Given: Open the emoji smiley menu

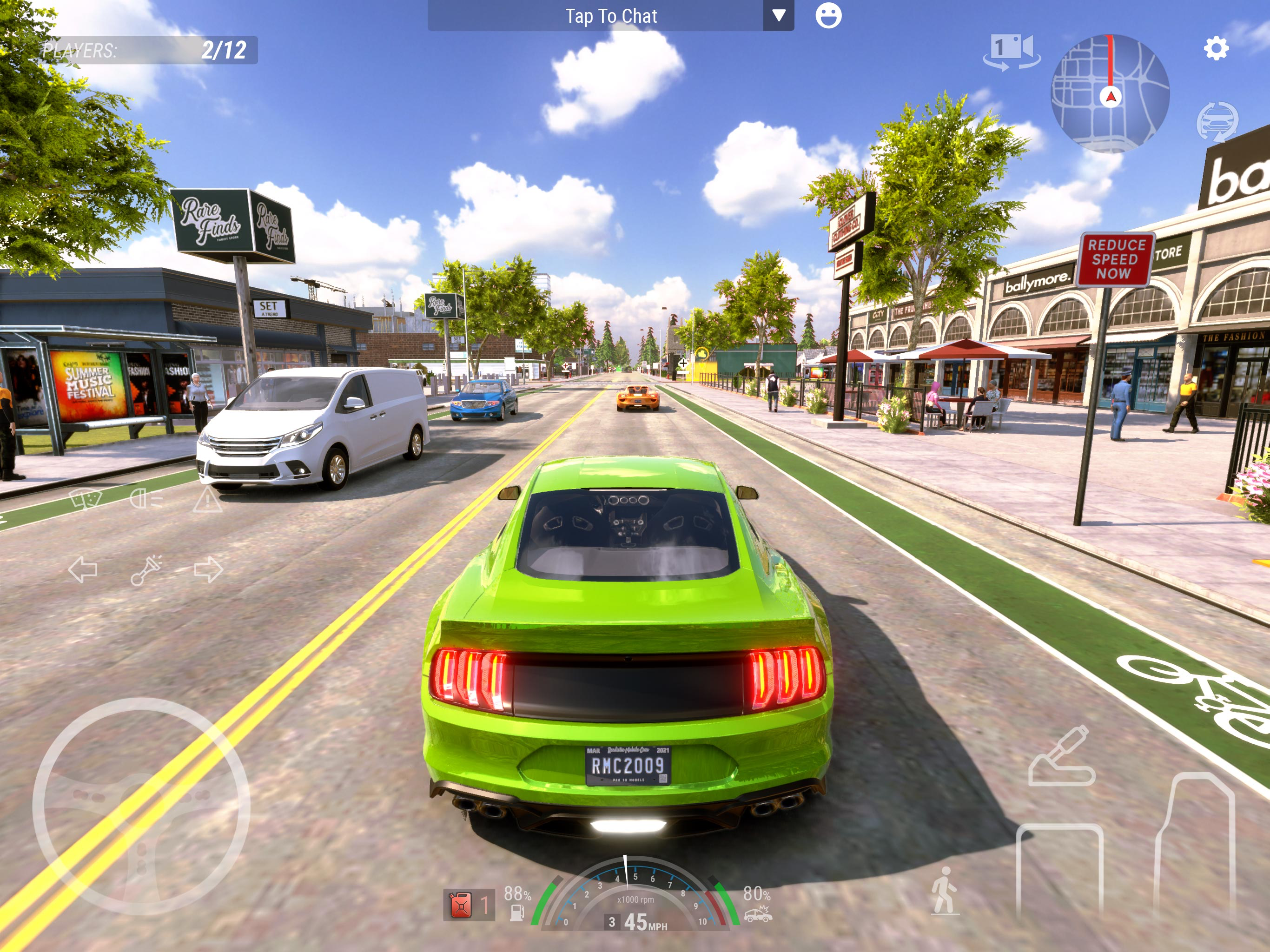Looking at the screenshot, I should (828, 15).
